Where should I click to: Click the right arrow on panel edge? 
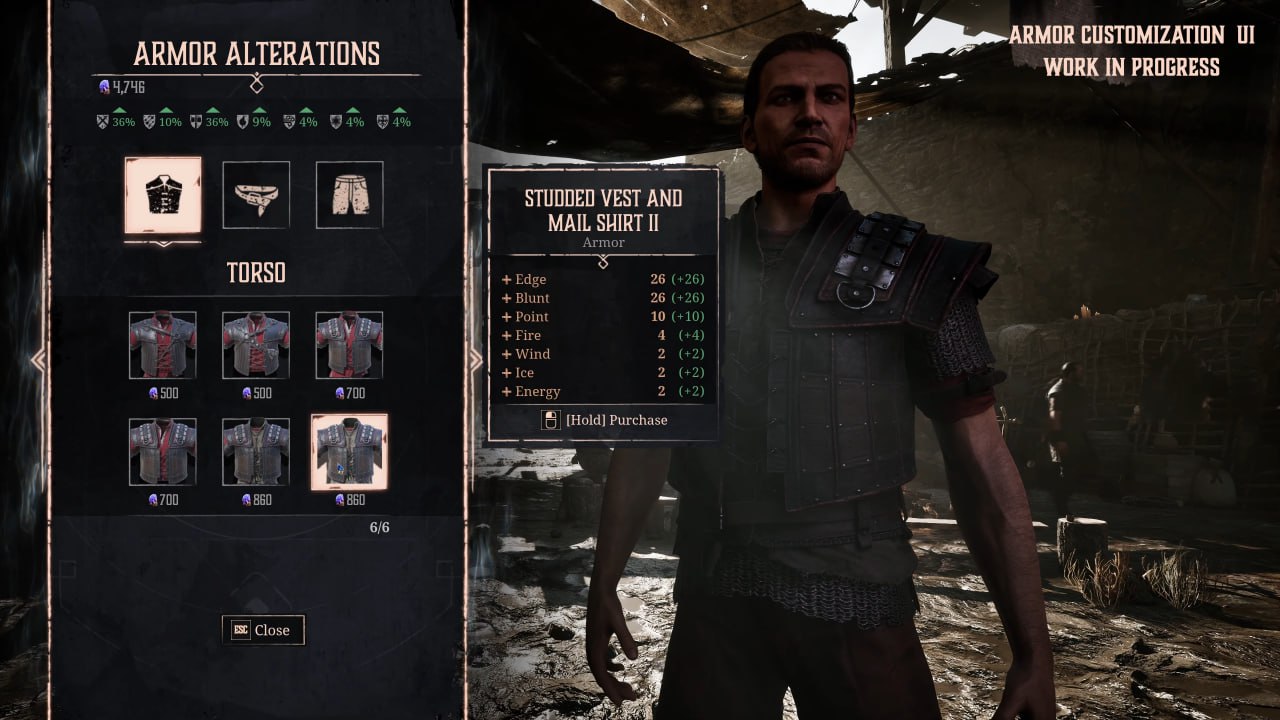pyautogui.click(x=476, y=360)
